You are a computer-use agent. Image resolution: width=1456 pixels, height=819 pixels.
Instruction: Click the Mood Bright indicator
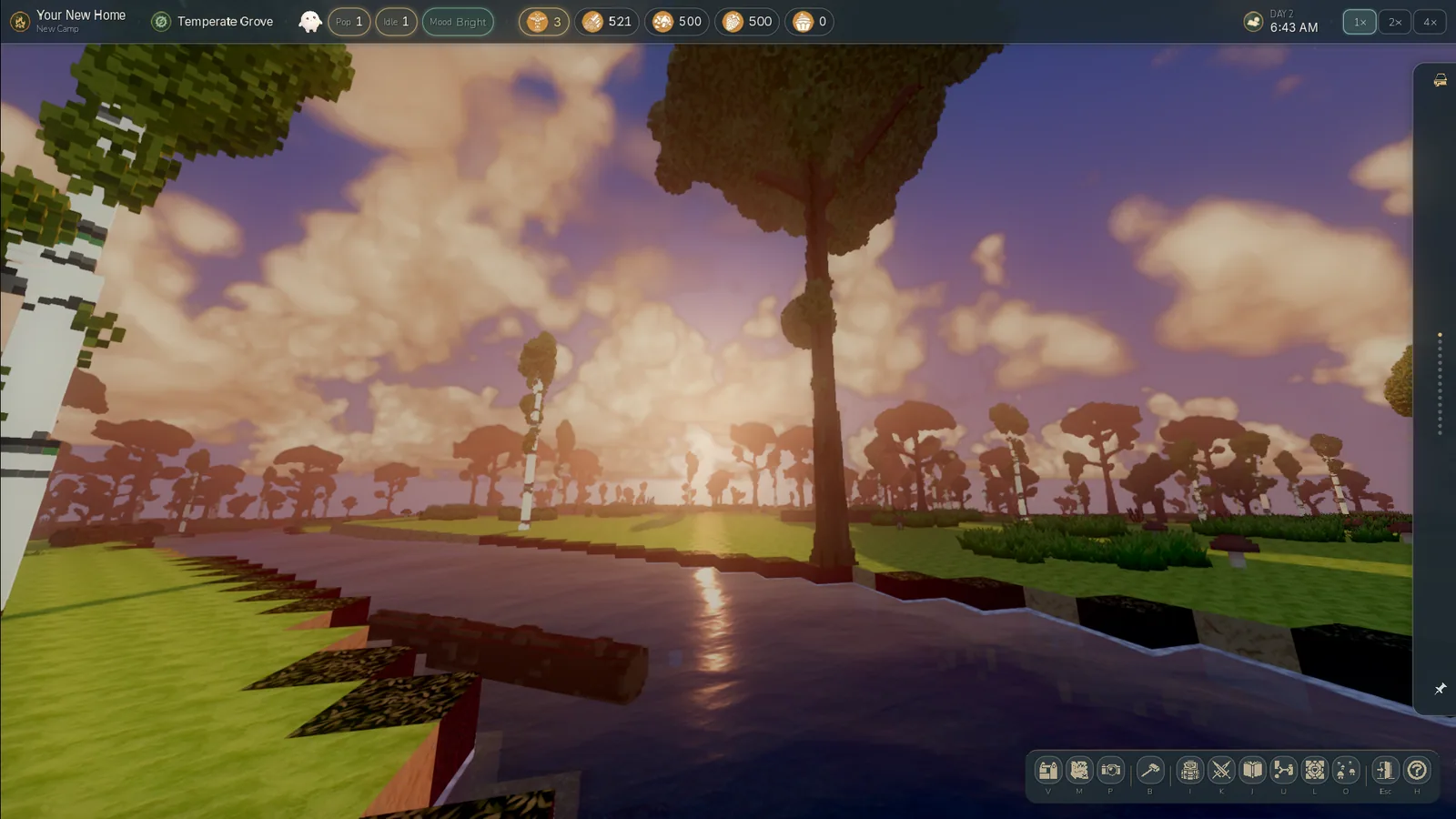[458, 22]
